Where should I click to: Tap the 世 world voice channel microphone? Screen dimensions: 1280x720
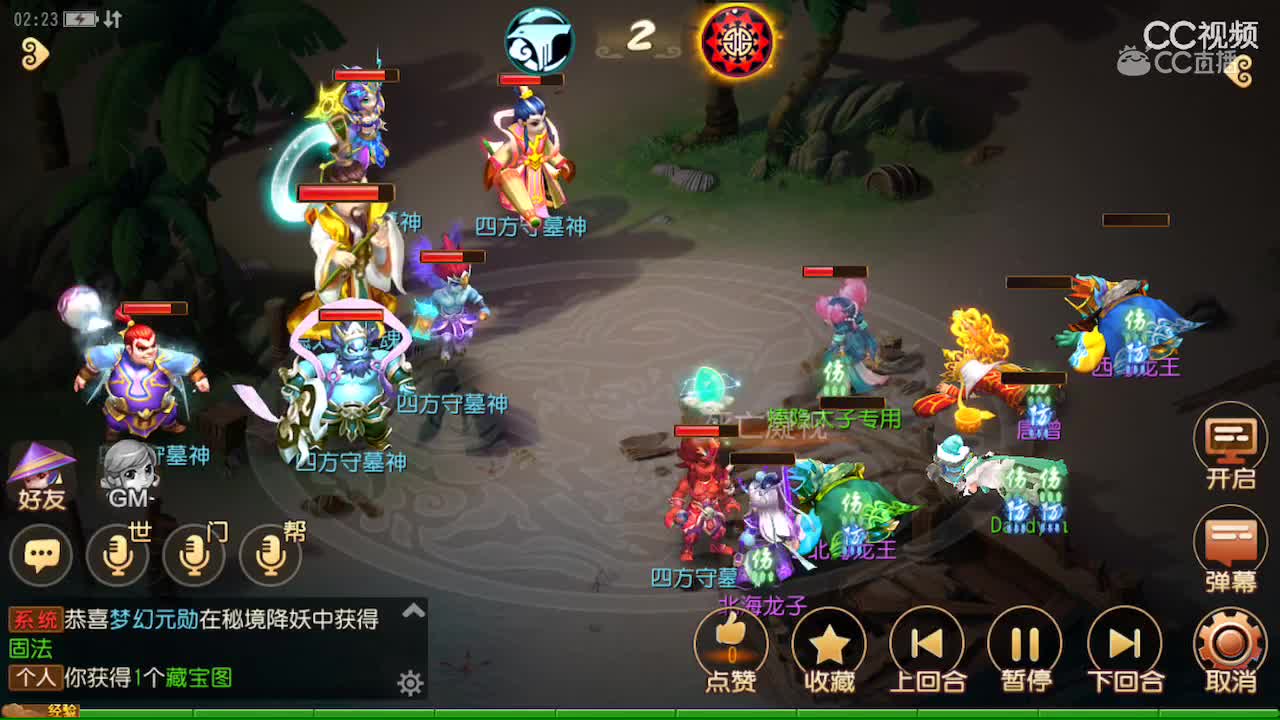pyautogui.click(x=118, y=554)
